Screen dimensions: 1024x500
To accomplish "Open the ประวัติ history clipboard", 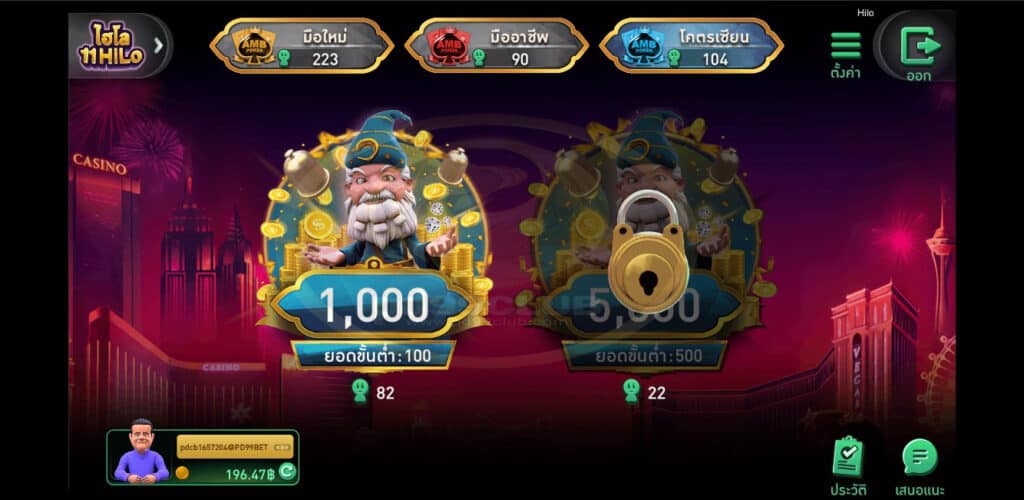I will pyautogui.click(x=847, y=463).
